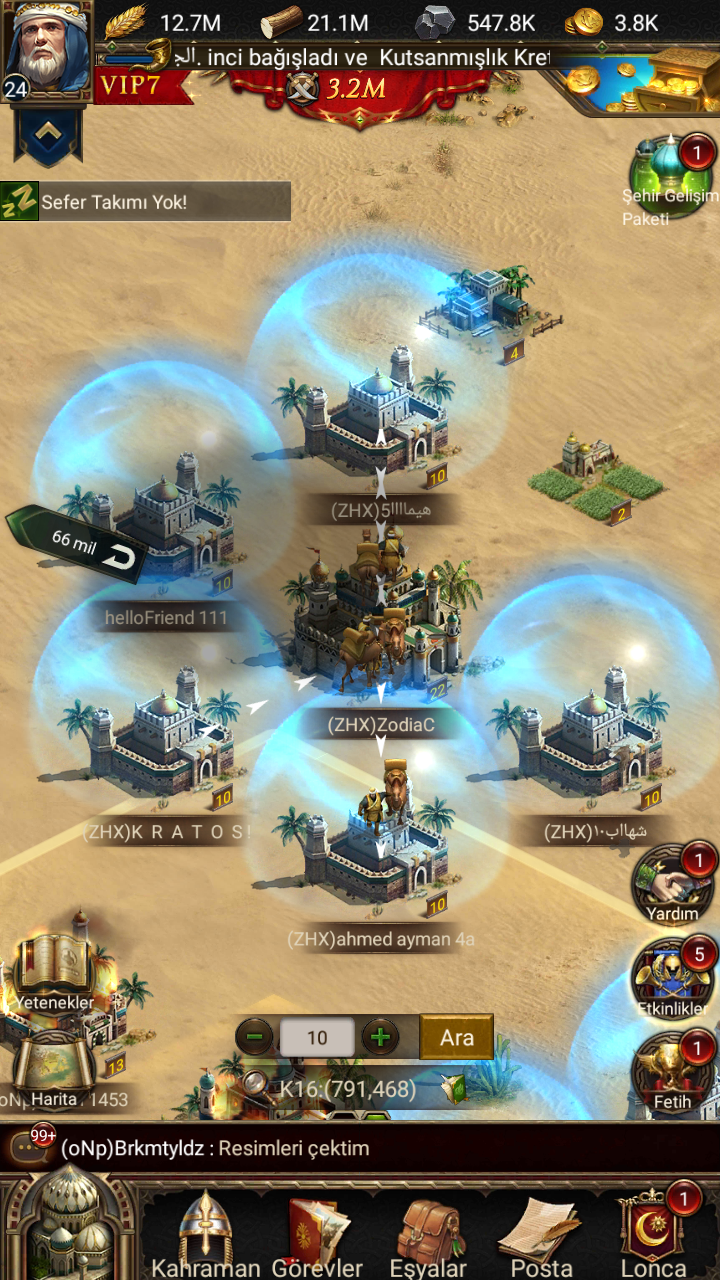
Task: Collapse the blue chevron banner under portrait
Action: click(x=46, y=133)
